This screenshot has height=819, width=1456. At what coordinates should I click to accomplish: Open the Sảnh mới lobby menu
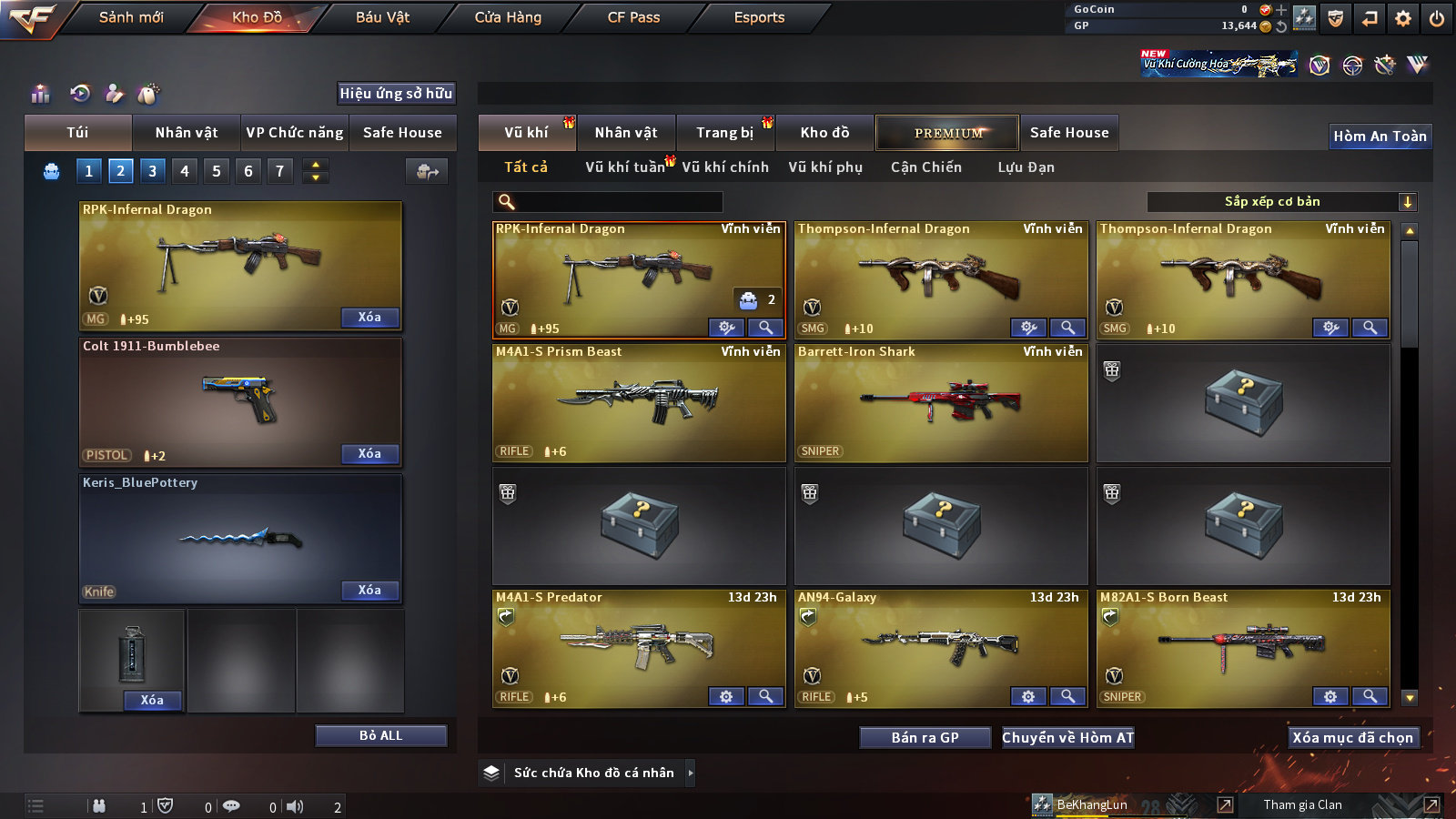tap(131, 17)
